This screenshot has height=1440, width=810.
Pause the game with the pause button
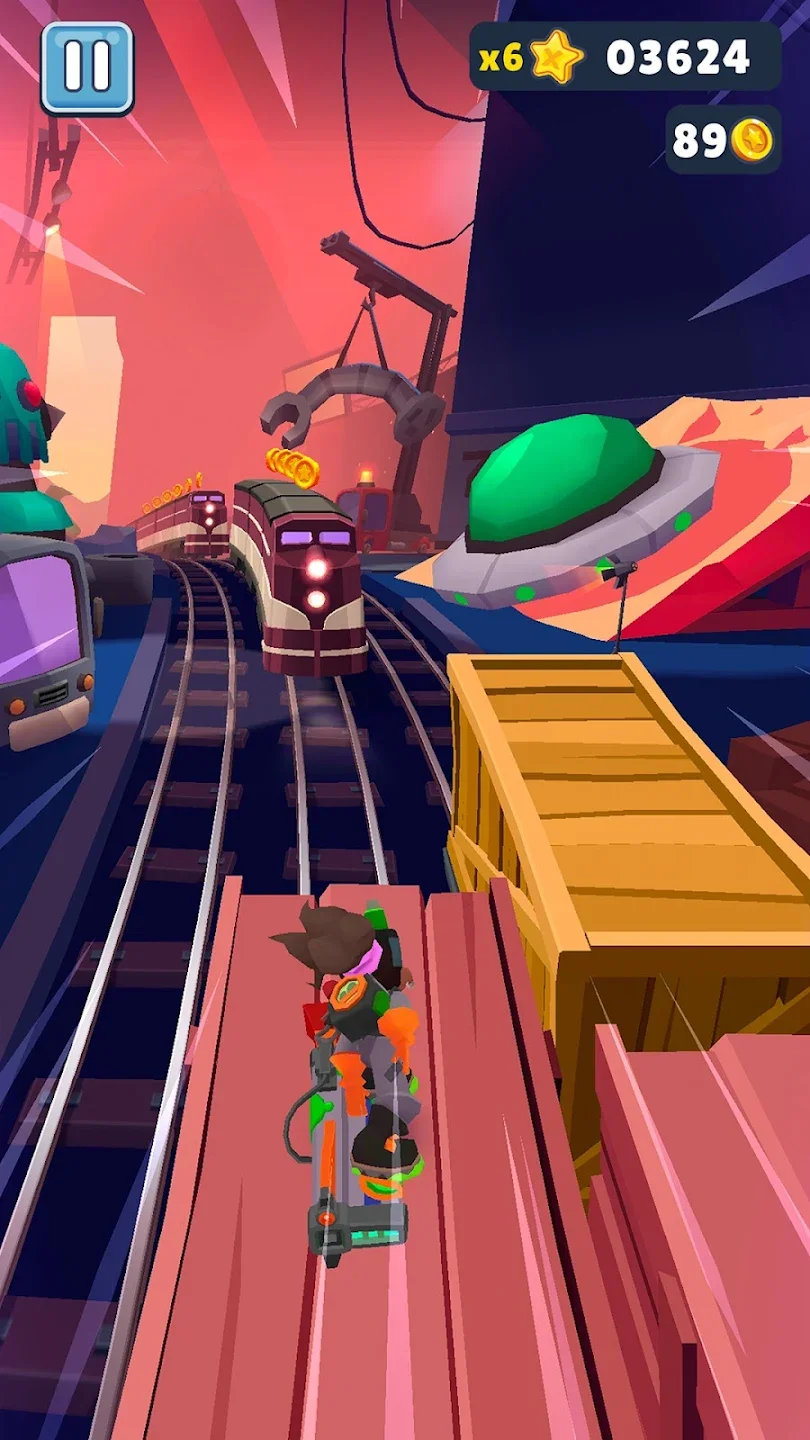87,67
